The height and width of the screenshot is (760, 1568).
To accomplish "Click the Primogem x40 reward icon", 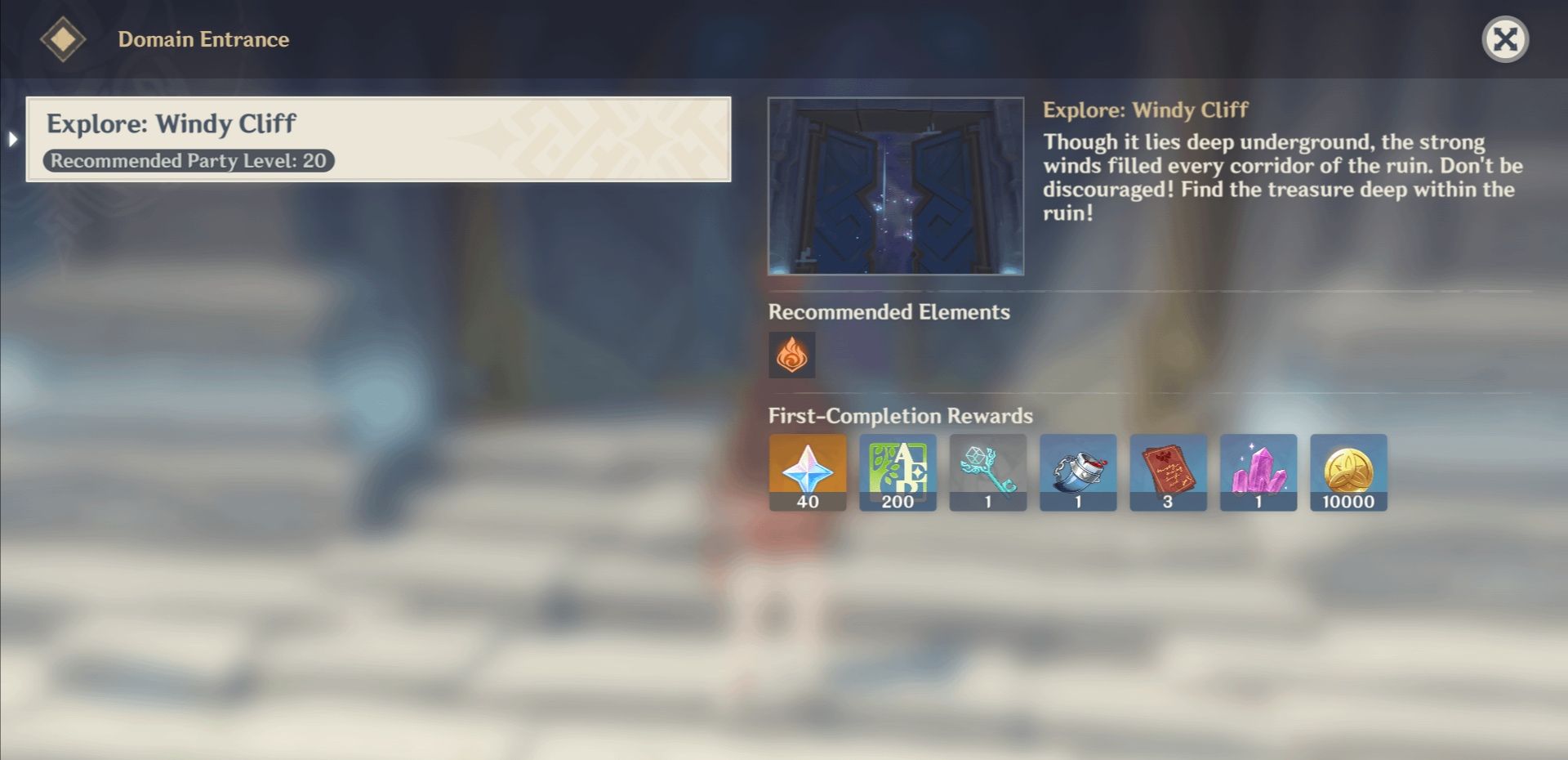I will click(x=806, y=472).
